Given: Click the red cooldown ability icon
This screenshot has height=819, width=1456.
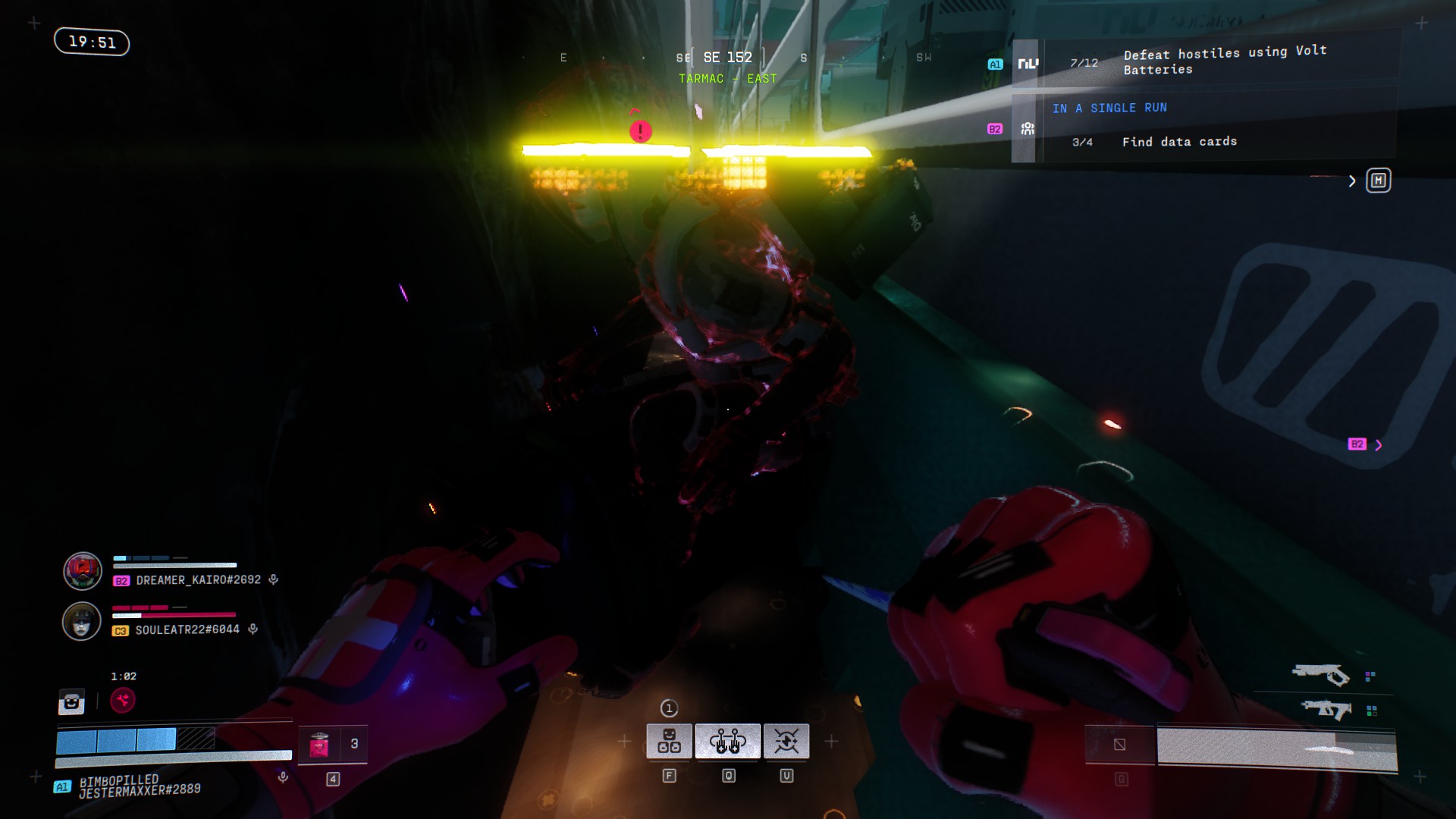Looking at the screenshot, I should pyautogui.click(x=123, y=700).
